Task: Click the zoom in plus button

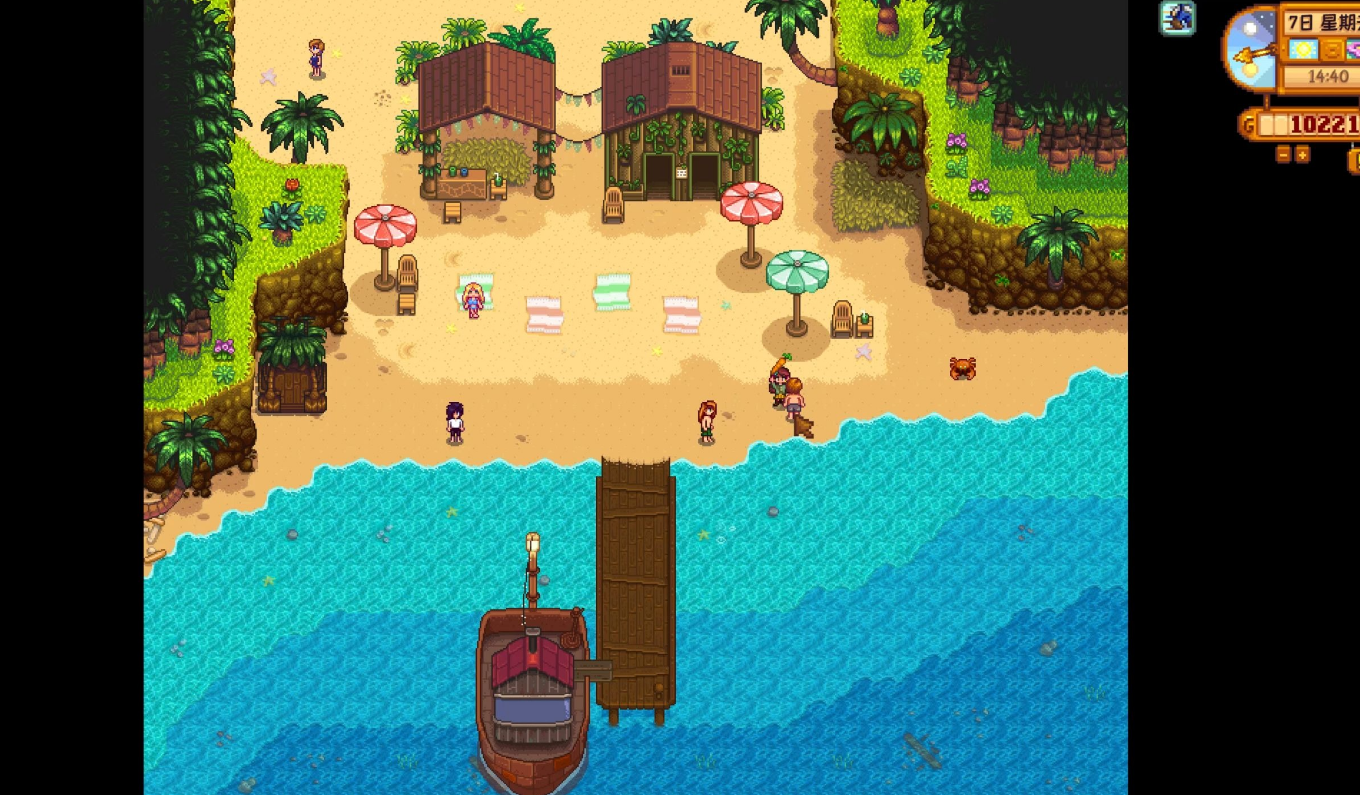Action: click(x=1303, y=154)
